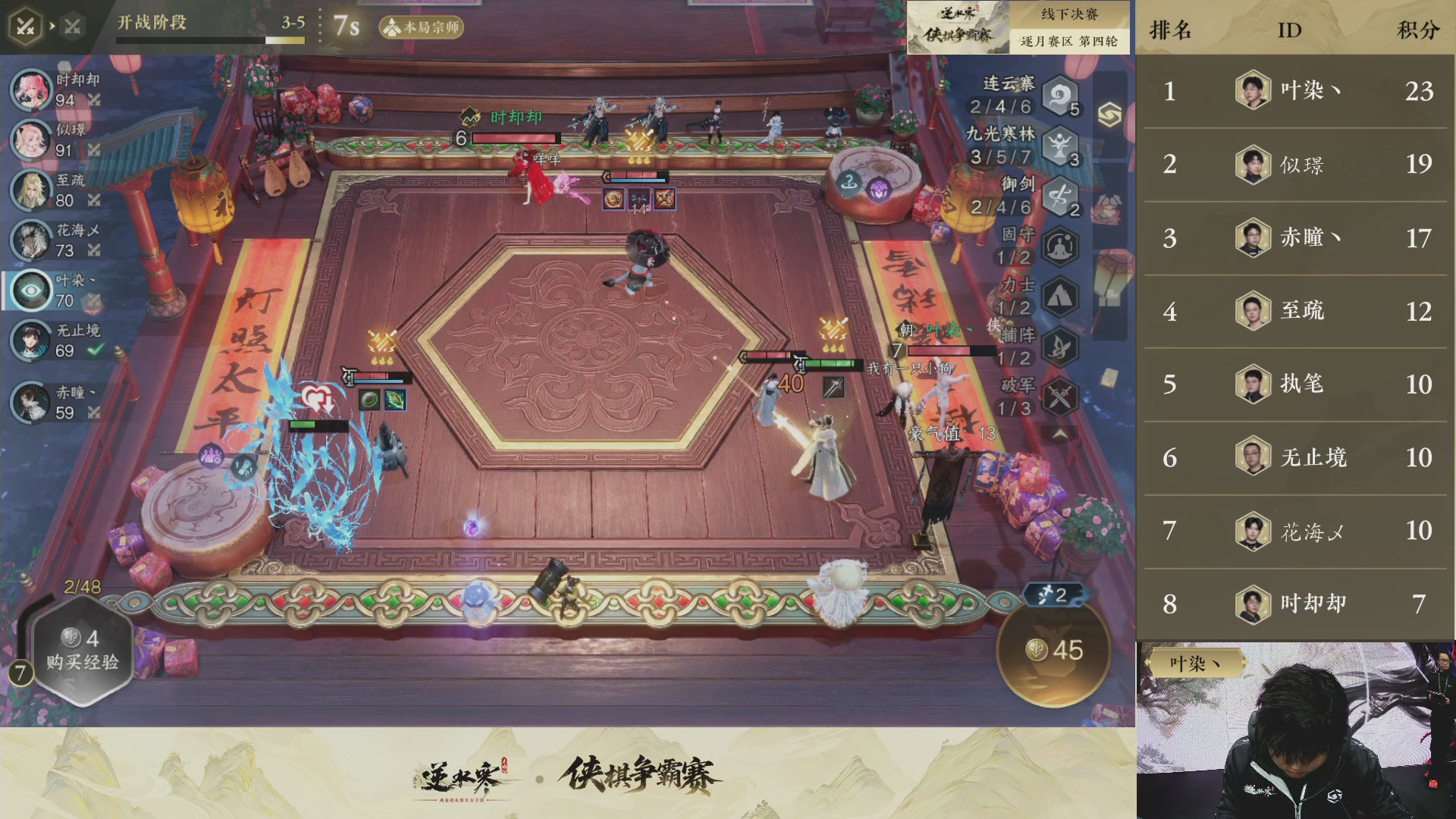Toggle the eye spectate icon on 叶染、

tap(30, 290)
